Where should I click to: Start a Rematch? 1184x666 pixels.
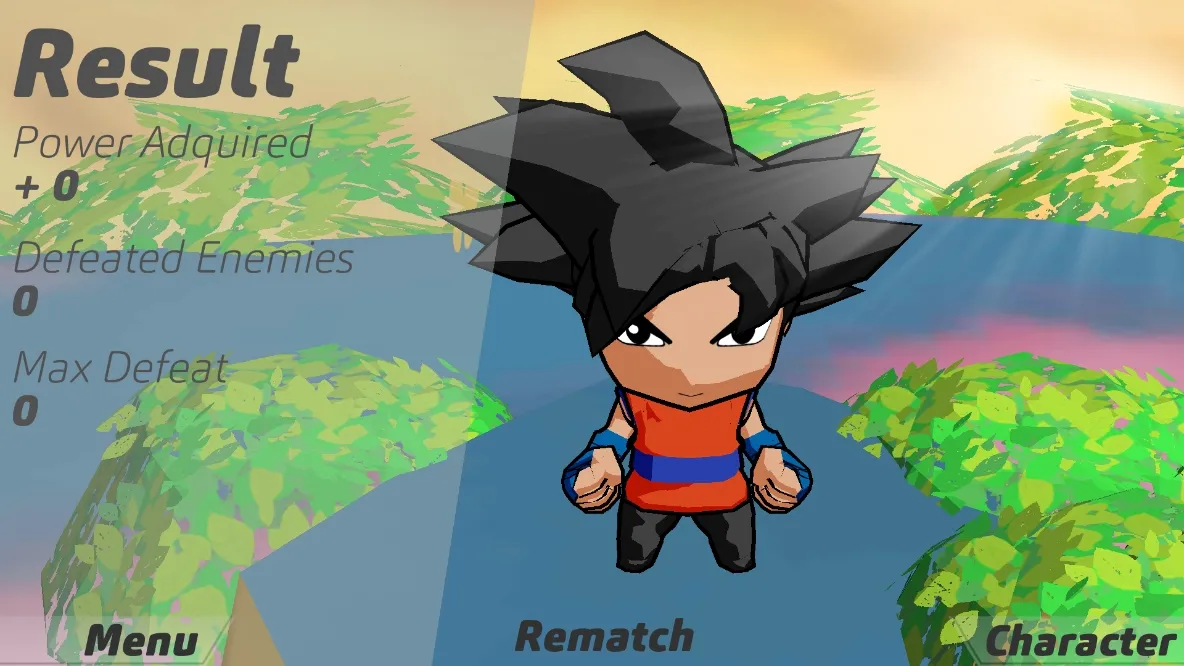pos(604,636)
